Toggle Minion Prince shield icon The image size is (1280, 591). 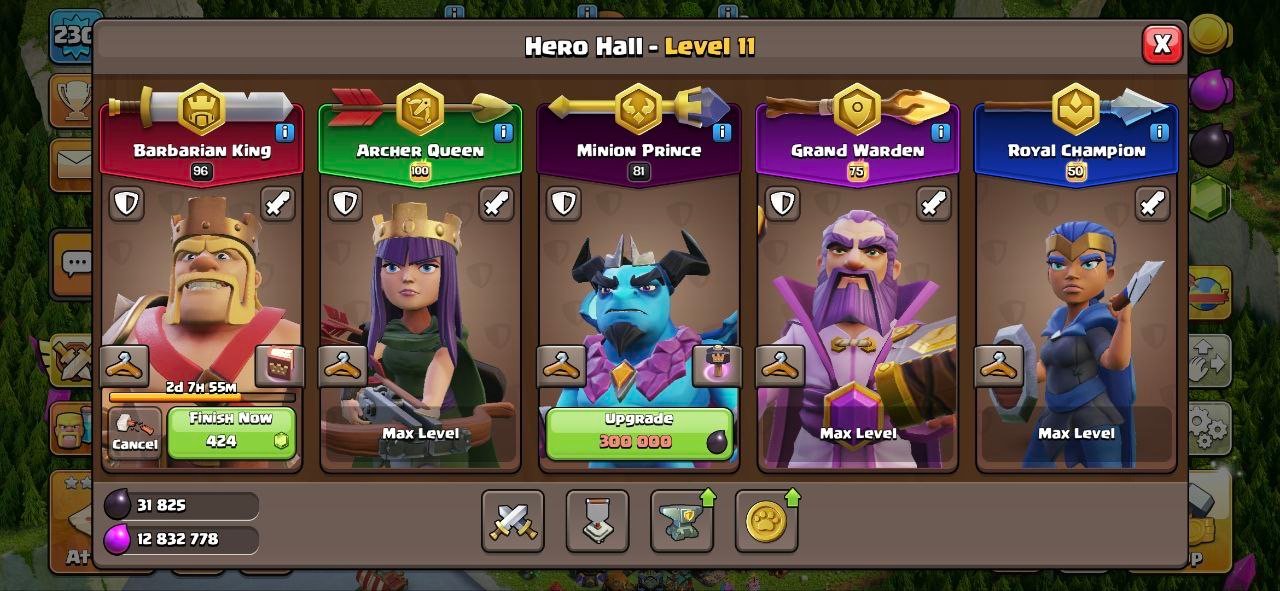click(x=564, y=204)
